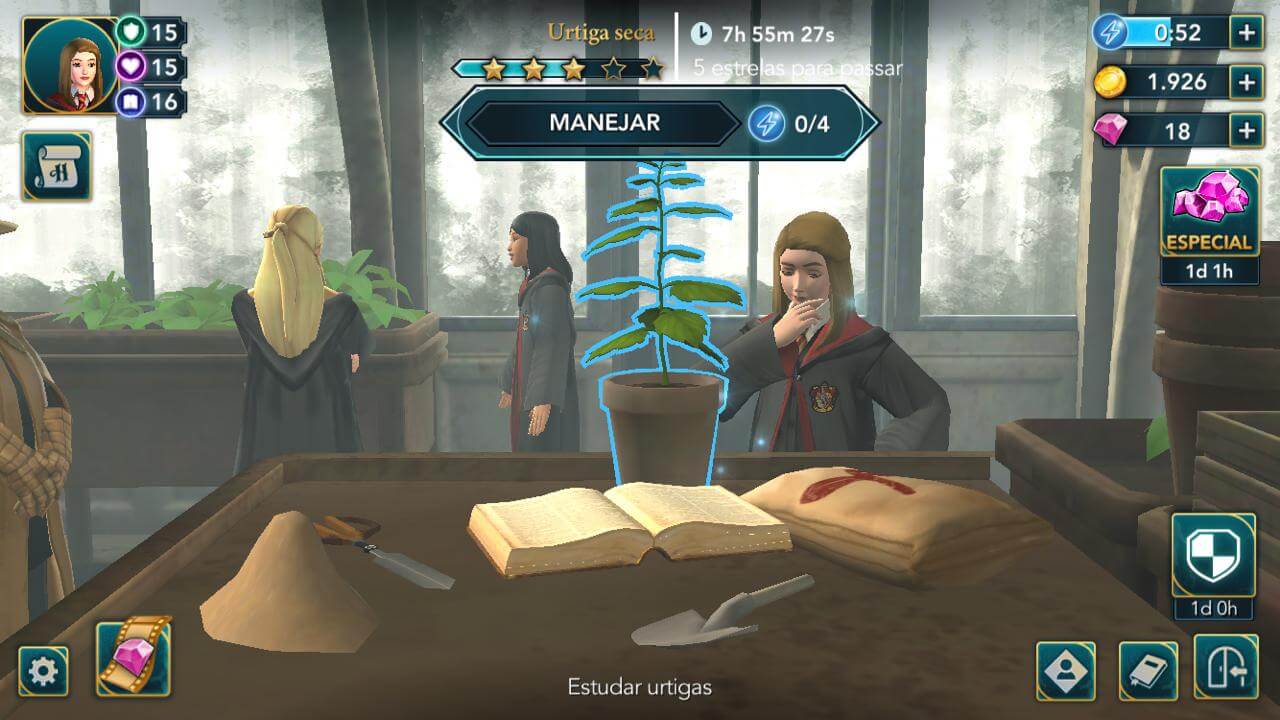Buy more gold coins with plus button

[x=1246, y=82]
